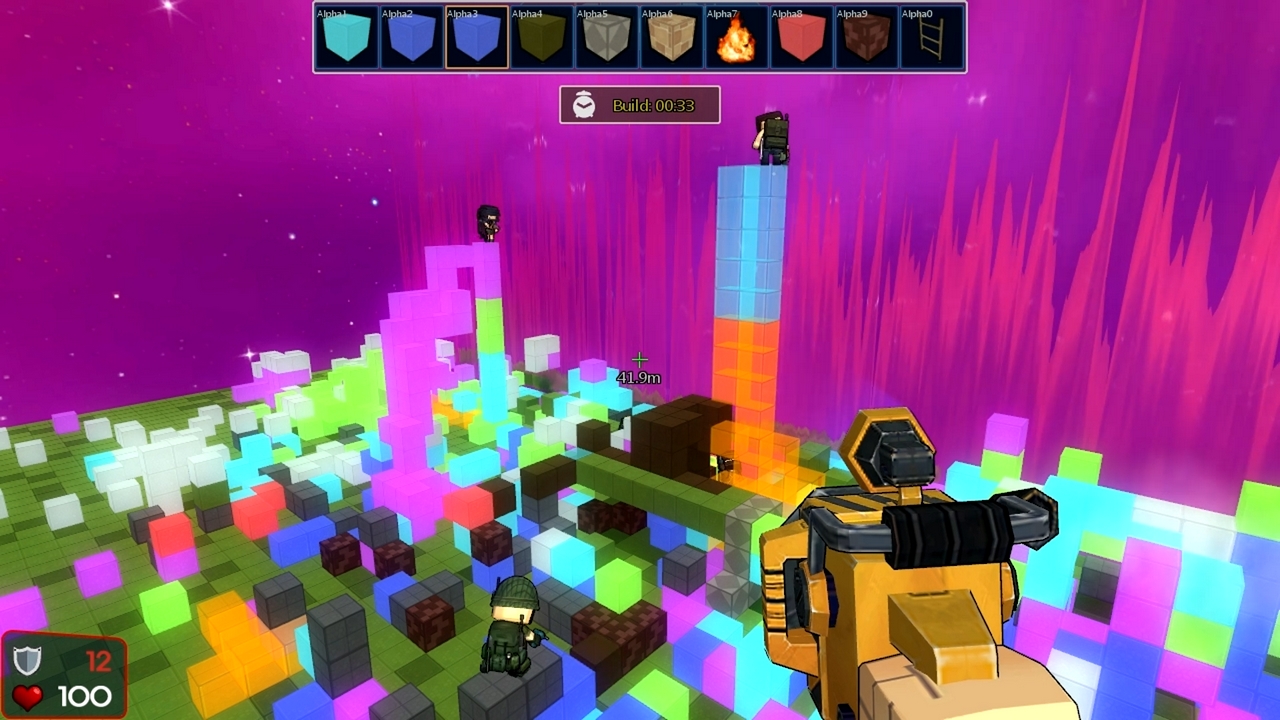Click the crosshair at screen center
Viewport: 1280px width, 720px height.
tap(640, 360)
